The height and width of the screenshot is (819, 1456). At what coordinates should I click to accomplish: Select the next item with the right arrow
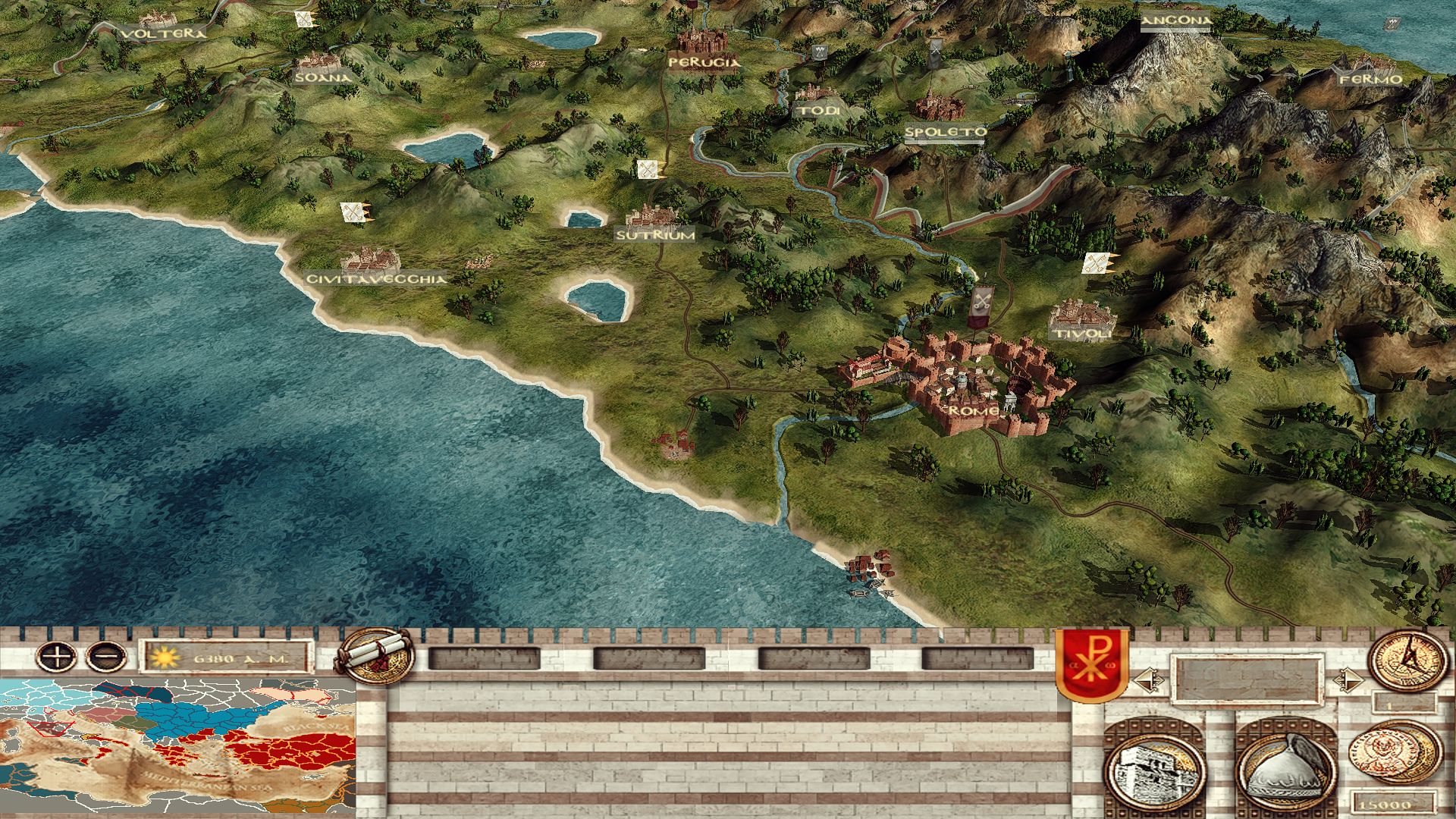(1346, 679)
